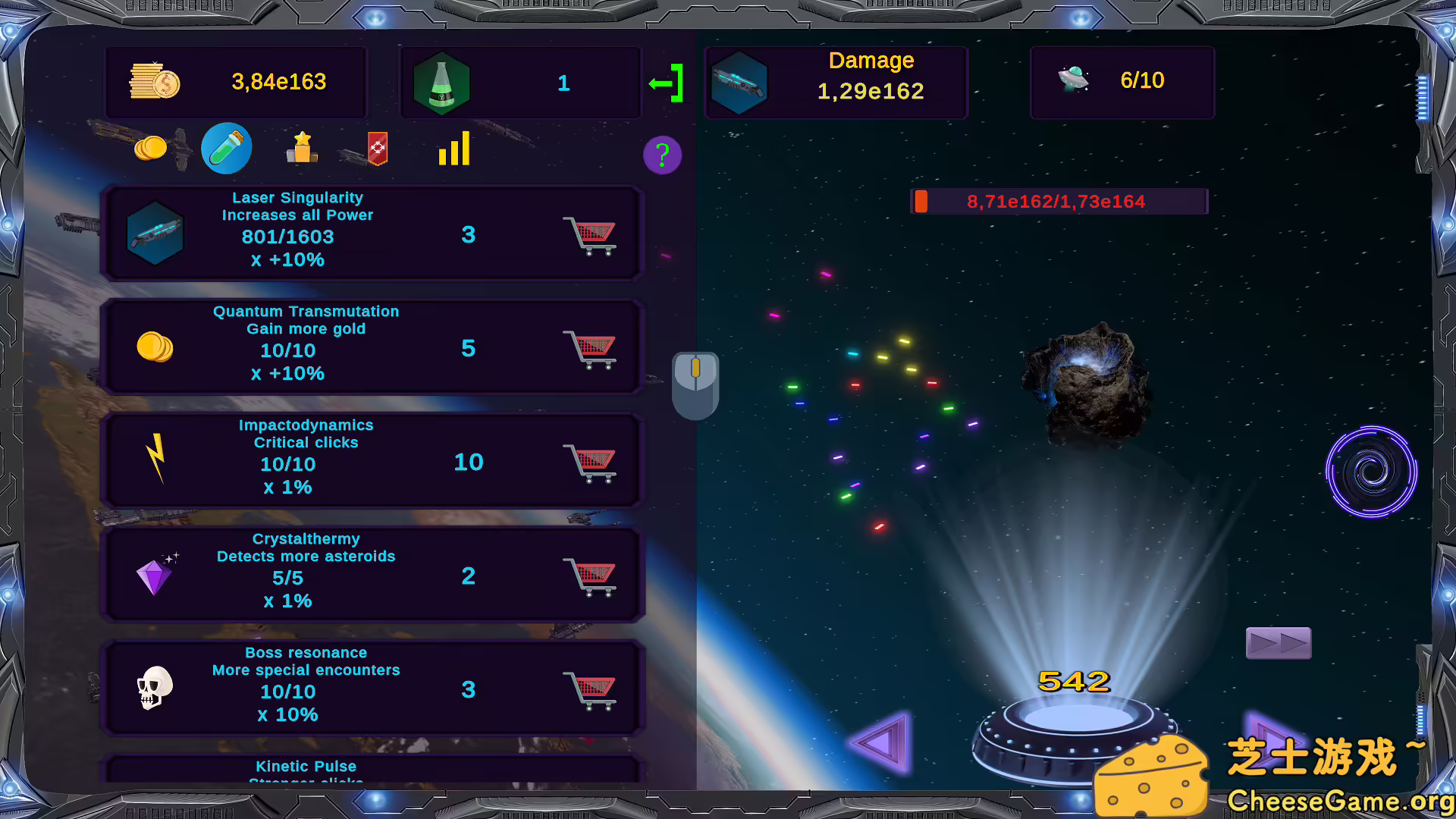Click the UFO icon beside the 6/10 counter

1074,80
